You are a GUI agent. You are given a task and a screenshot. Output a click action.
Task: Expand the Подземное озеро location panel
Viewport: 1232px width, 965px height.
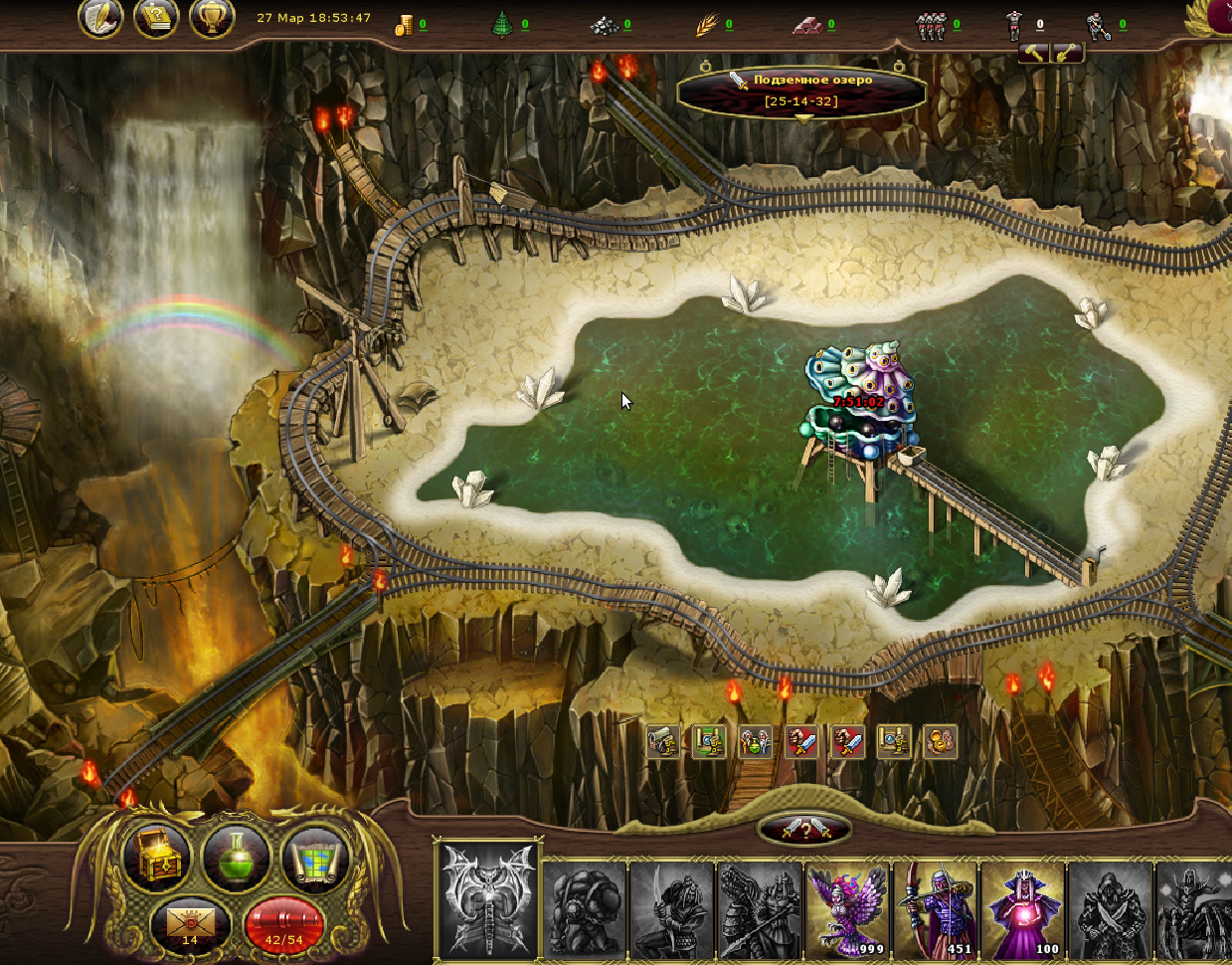point(802,119)
